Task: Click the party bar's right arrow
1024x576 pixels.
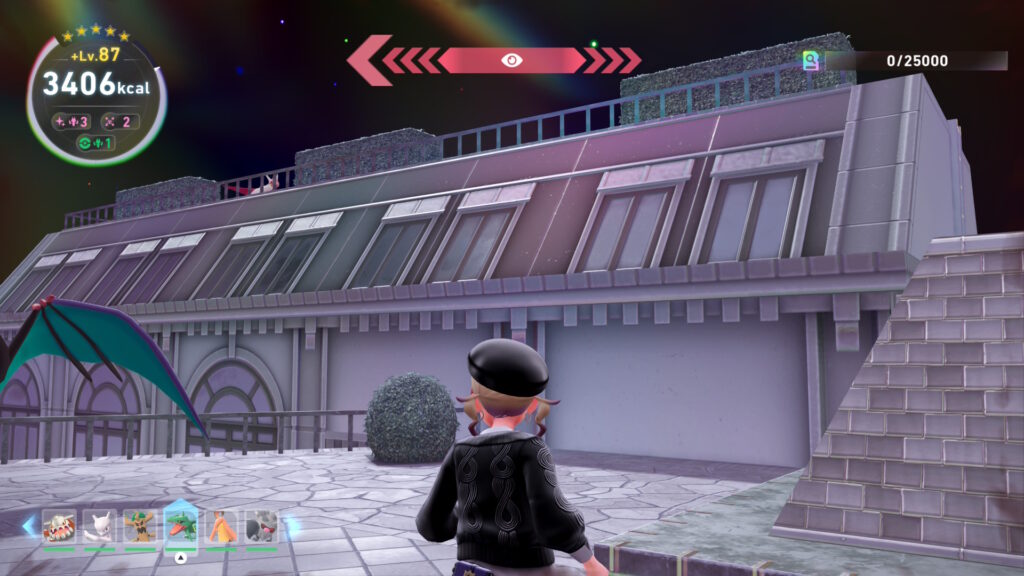Action: pos(293,526)
